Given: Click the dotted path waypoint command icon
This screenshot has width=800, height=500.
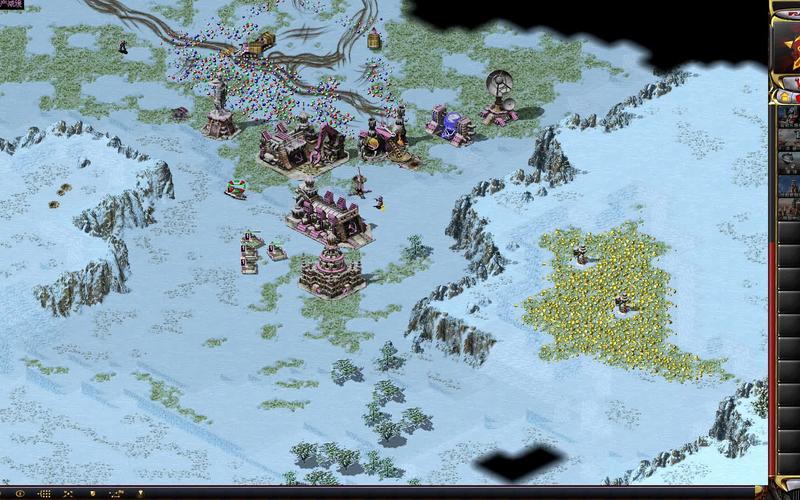Looking at the screenshot, I should (116, 494).
